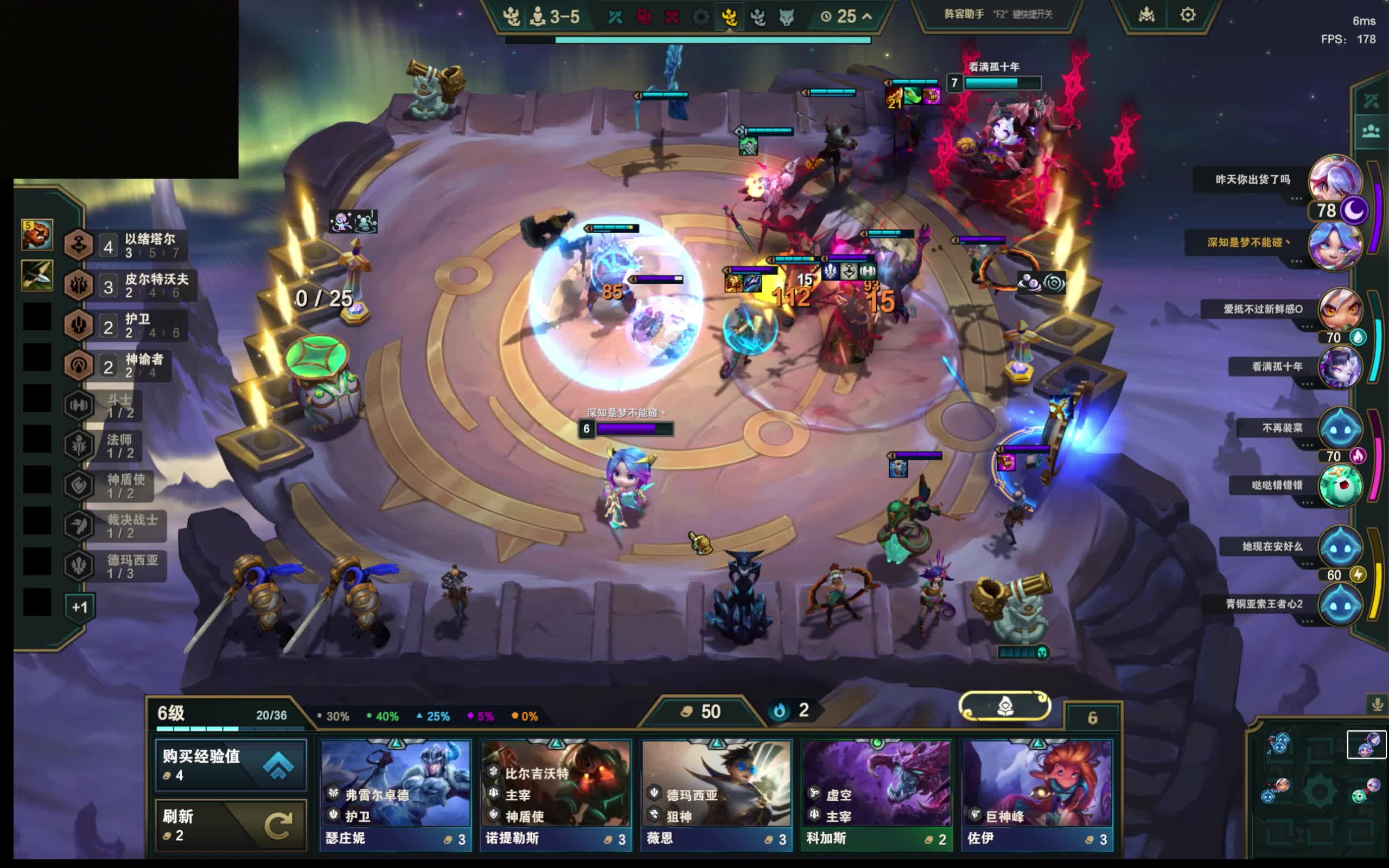Screen dimensions: 1389x868
Task: Buy the 科加斯 champion card
Action: click(876, 793)
